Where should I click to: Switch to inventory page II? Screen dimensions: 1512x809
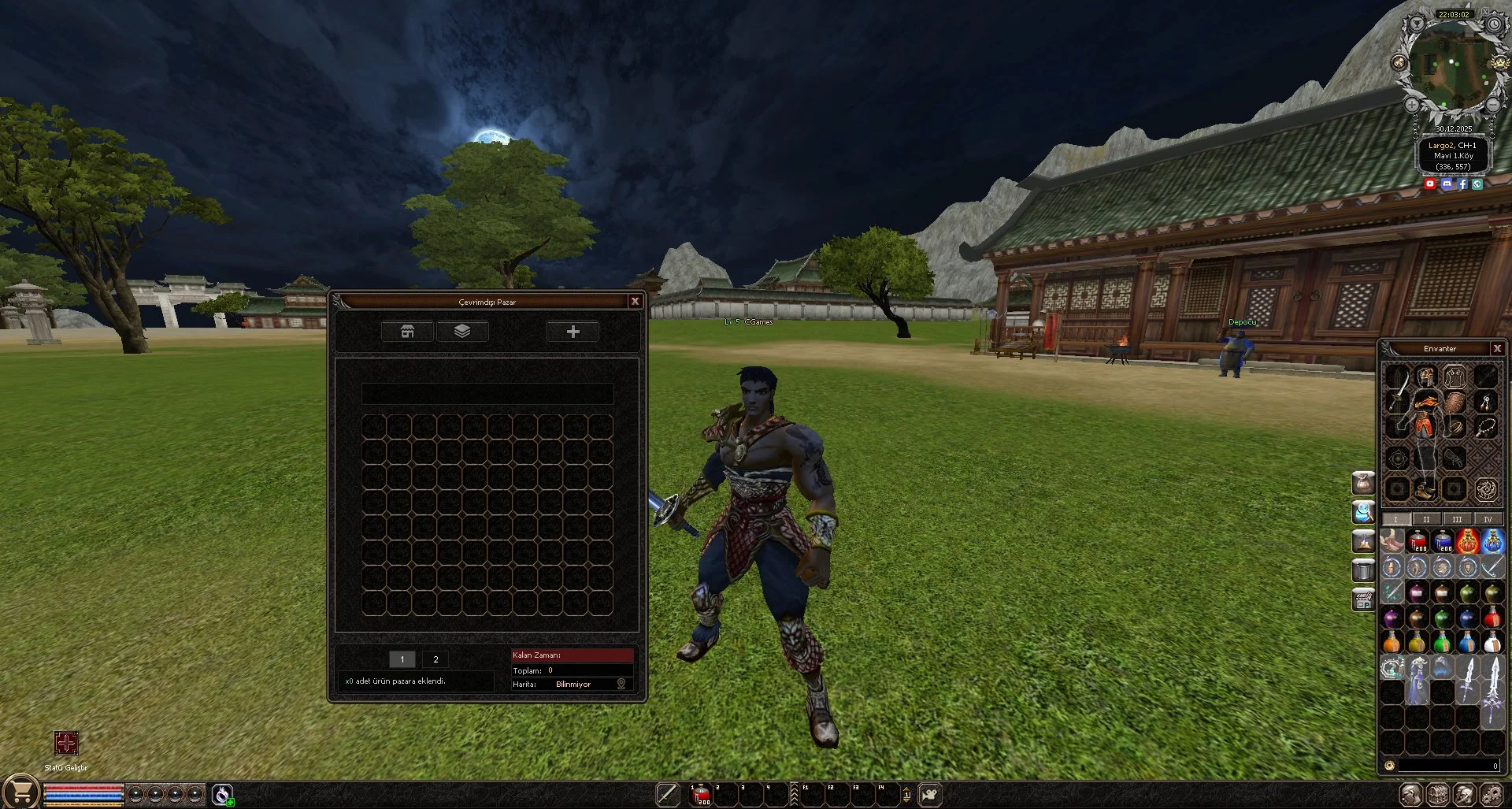point(1426,519)
